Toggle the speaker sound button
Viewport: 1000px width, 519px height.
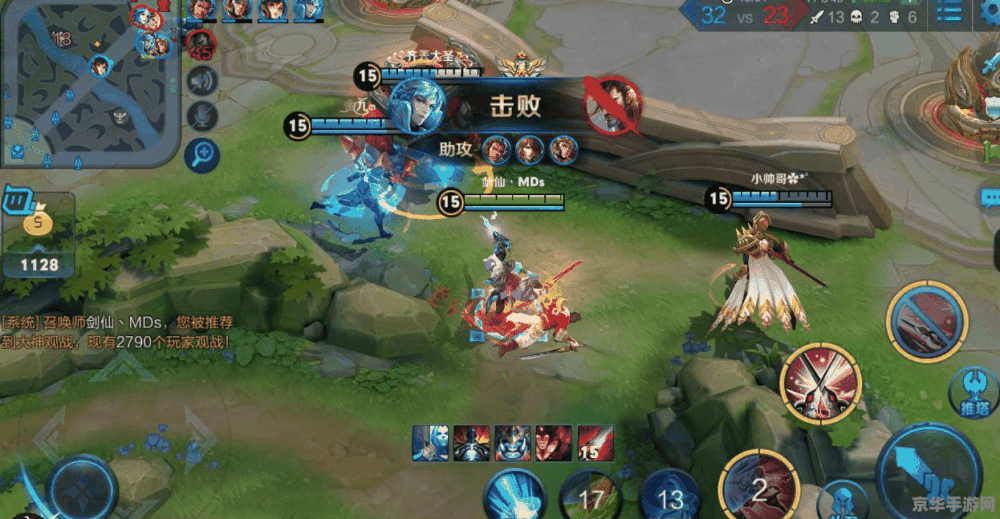pos(203,80)
